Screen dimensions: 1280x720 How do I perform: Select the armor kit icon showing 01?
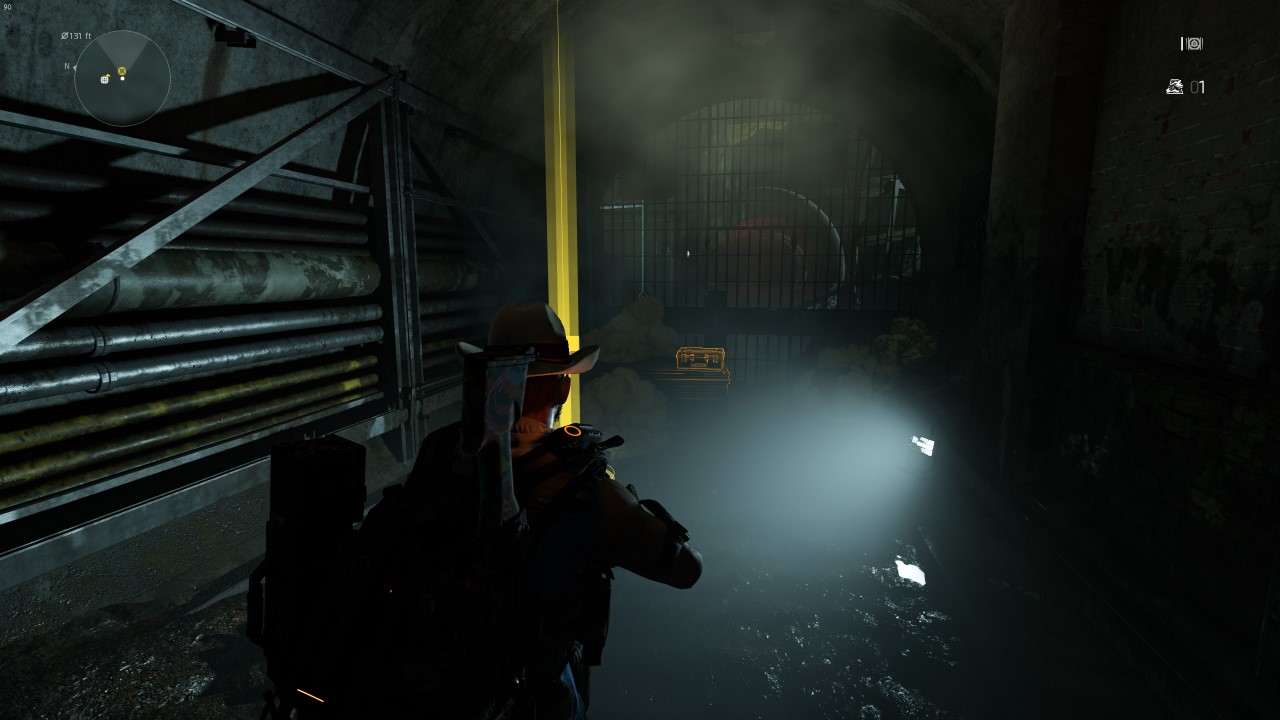tap(1174, 87)
